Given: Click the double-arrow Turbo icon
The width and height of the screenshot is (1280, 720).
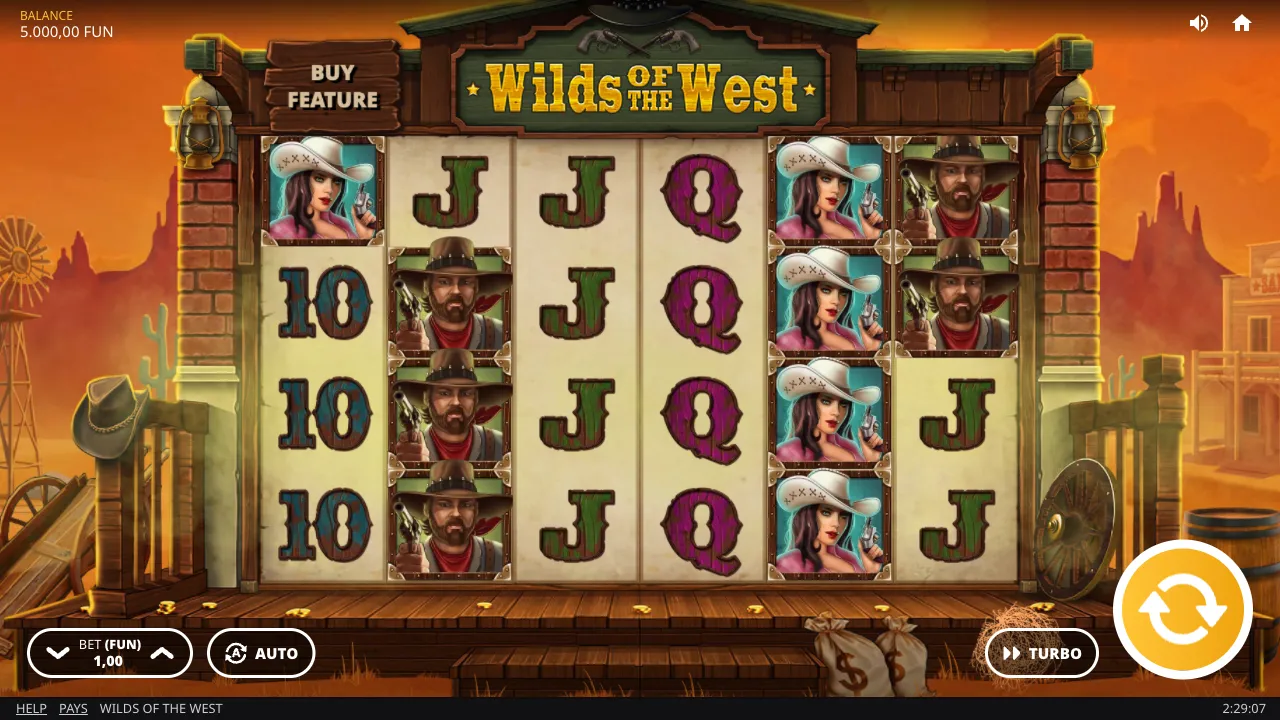Looking at the screenshot, I should (x=1010, y=653).
